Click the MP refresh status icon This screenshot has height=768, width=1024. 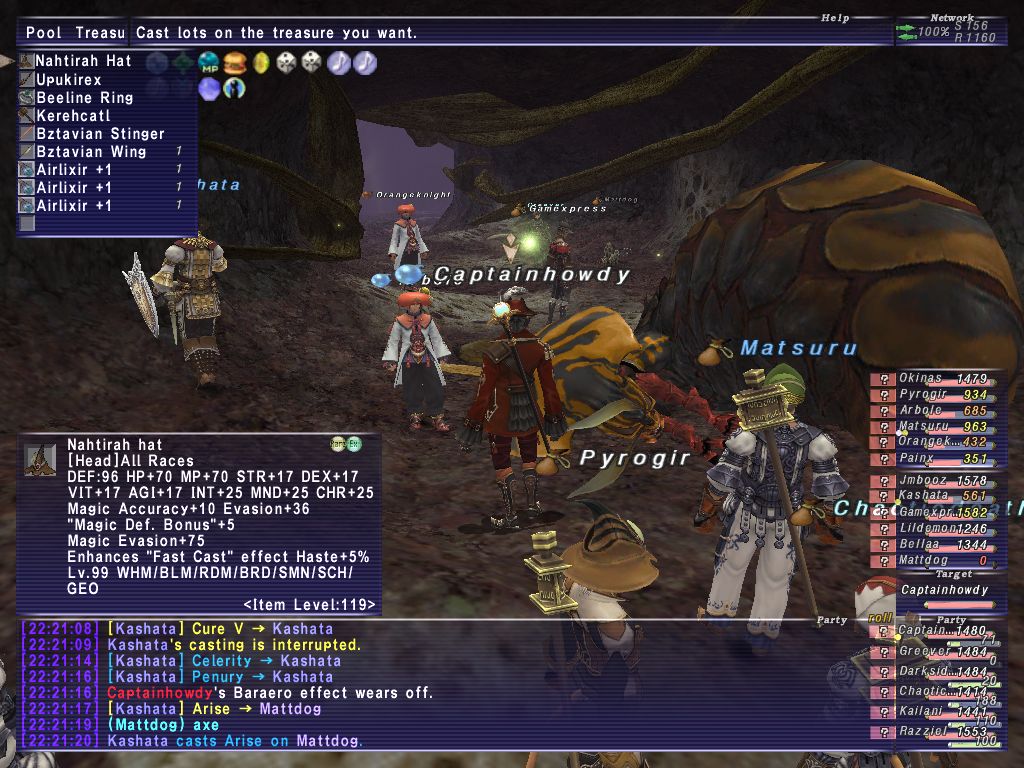point(209,63)
